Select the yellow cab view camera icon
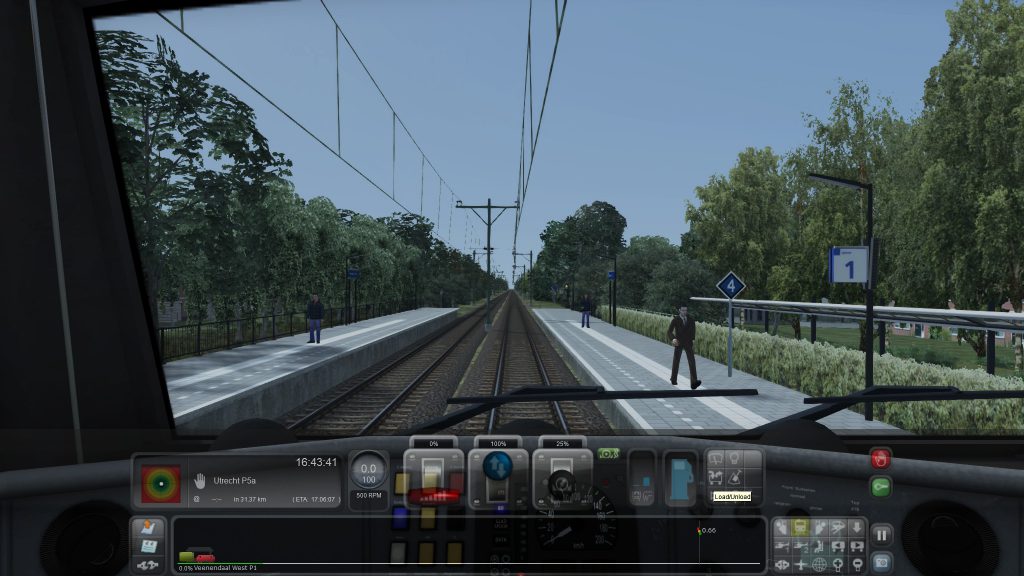Screen dimensions: 1024x576 pos(801,528)
